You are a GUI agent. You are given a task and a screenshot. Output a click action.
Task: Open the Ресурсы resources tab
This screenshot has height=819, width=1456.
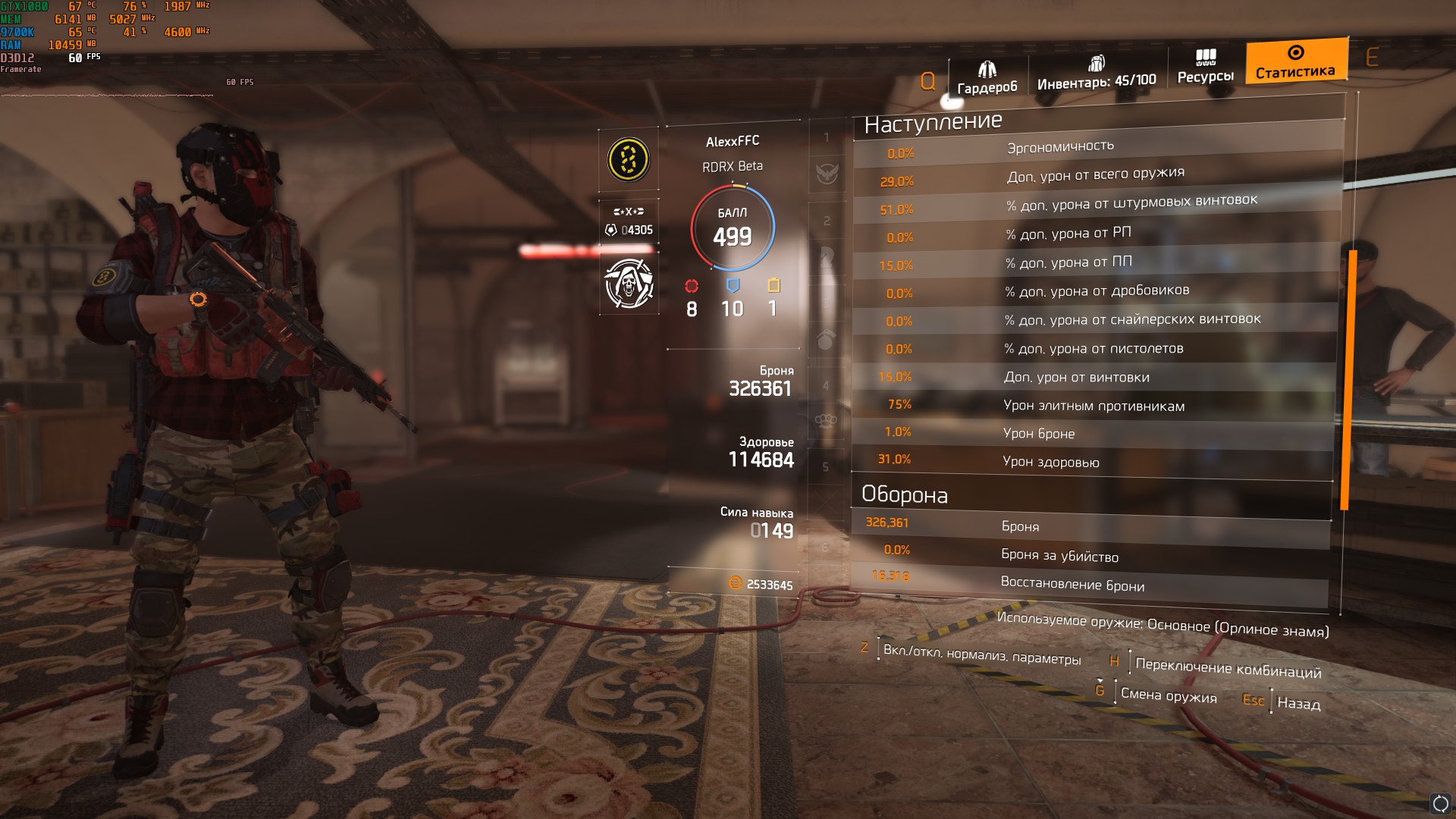click(x=1205, y=67)
